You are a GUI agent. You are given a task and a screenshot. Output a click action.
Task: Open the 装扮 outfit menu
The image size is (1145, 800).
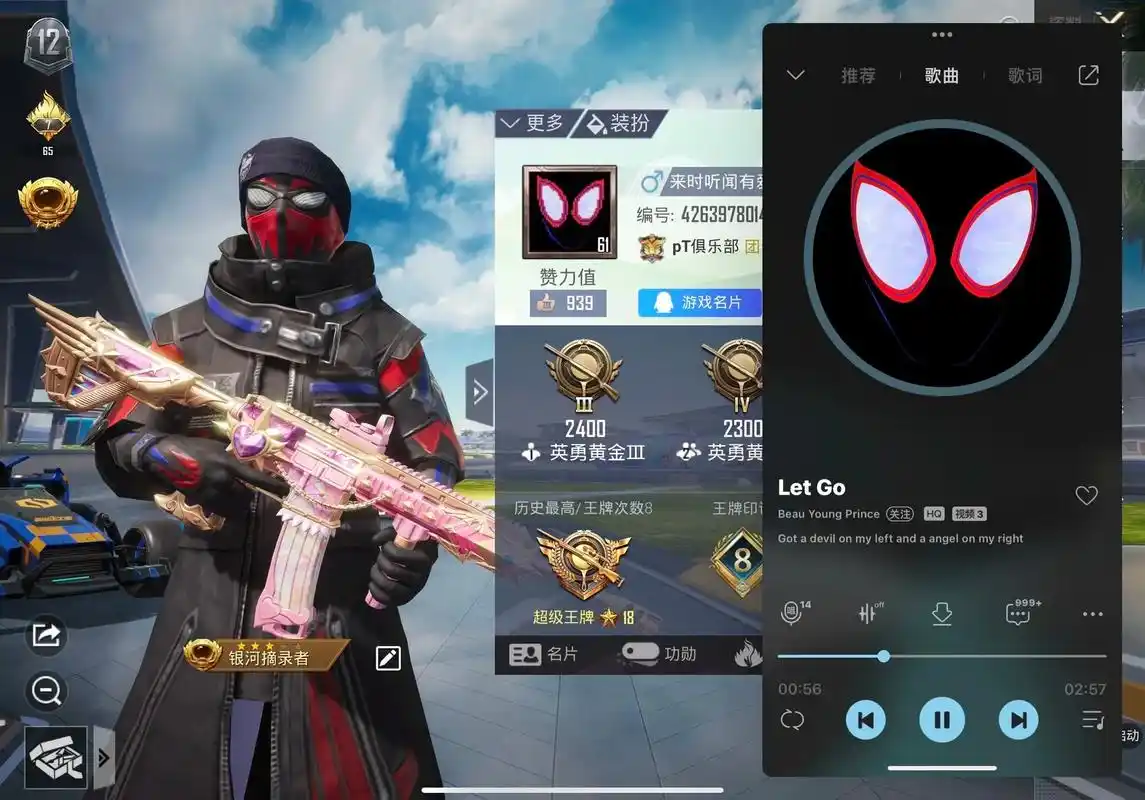pos(620,123)
